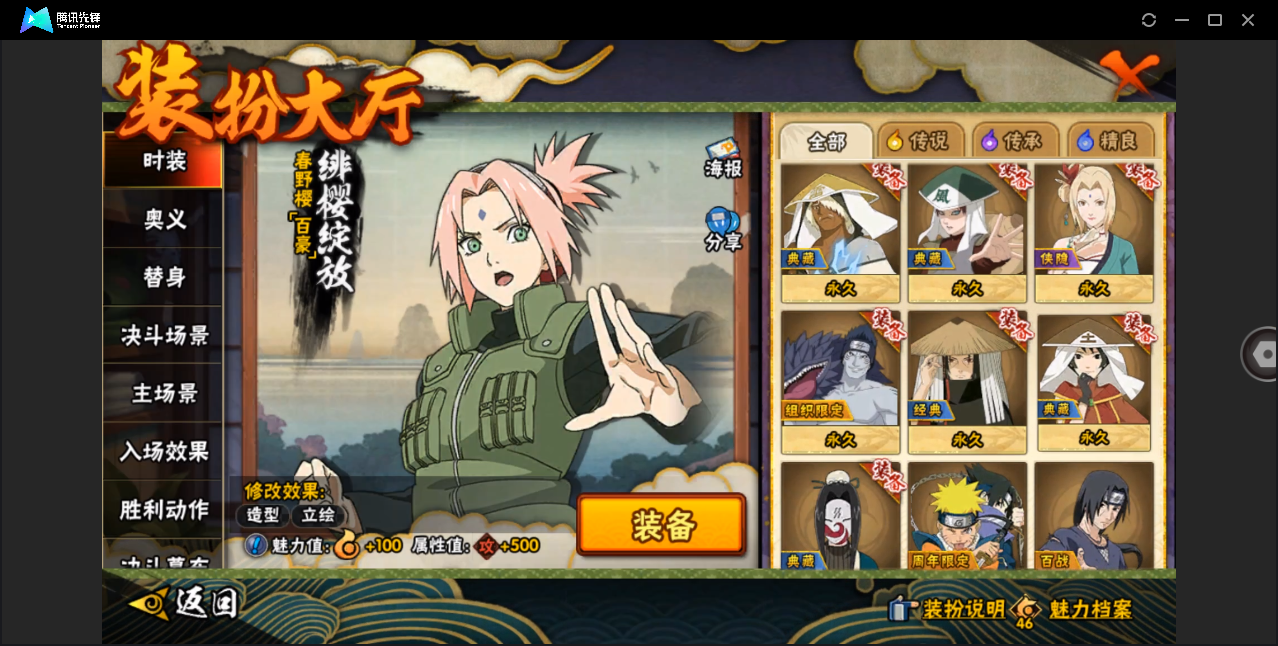Viewport: 1278px width, 646px height.
Task: Select the 胜利动作 category
Action: (163, 509)
